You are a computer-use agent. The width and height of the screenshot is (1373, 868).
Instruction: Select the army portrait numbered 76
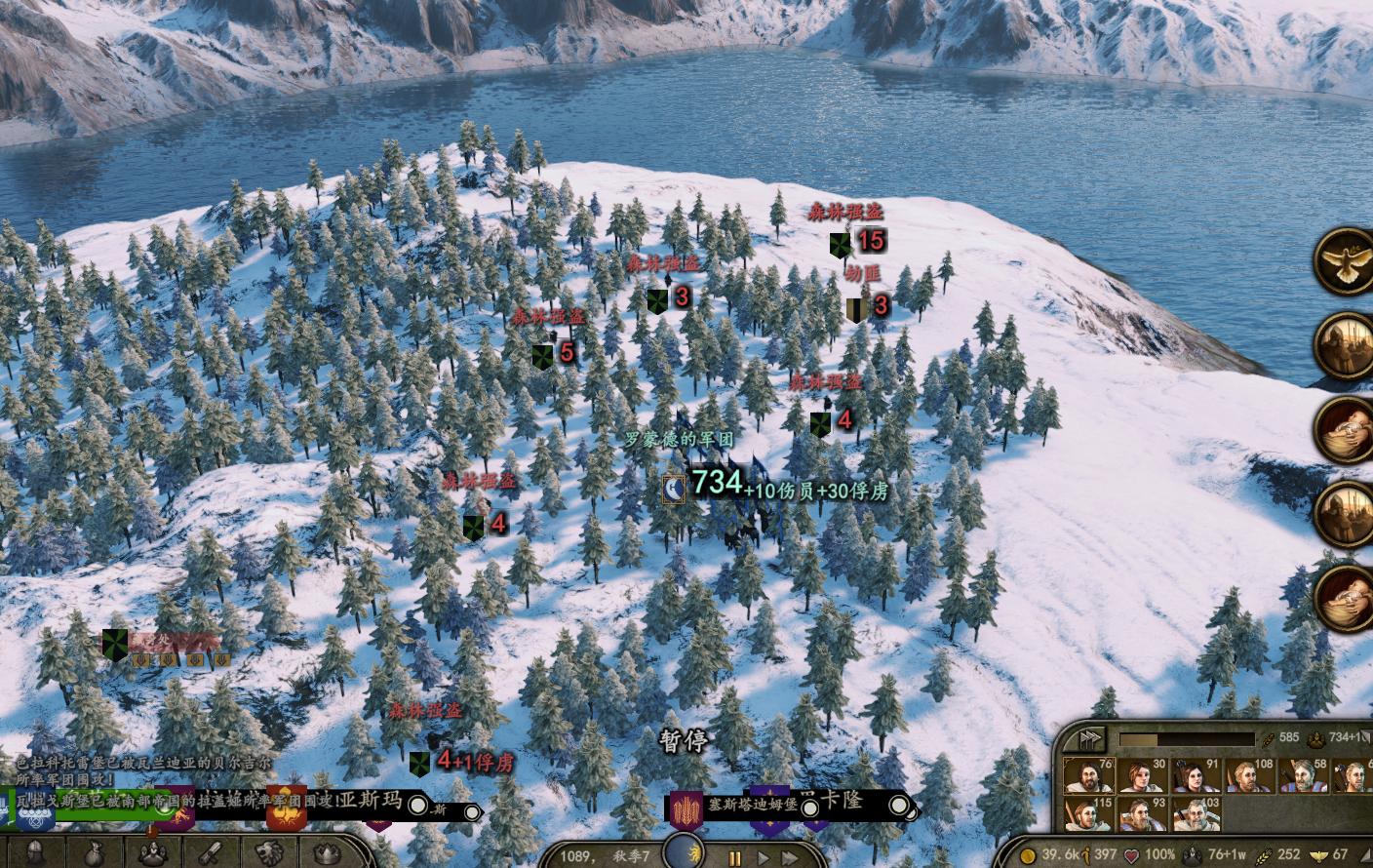click(x=1088, y=776)
